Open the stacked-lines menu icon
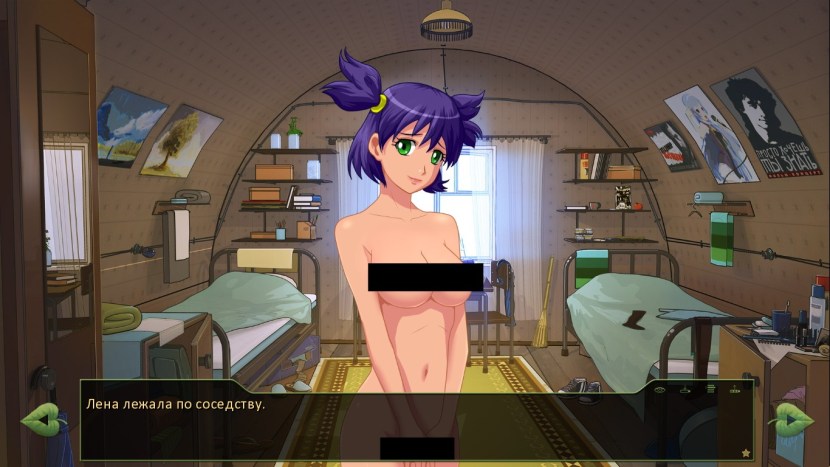Viewport: 830px width, 467px height. (x=711, y=388)
